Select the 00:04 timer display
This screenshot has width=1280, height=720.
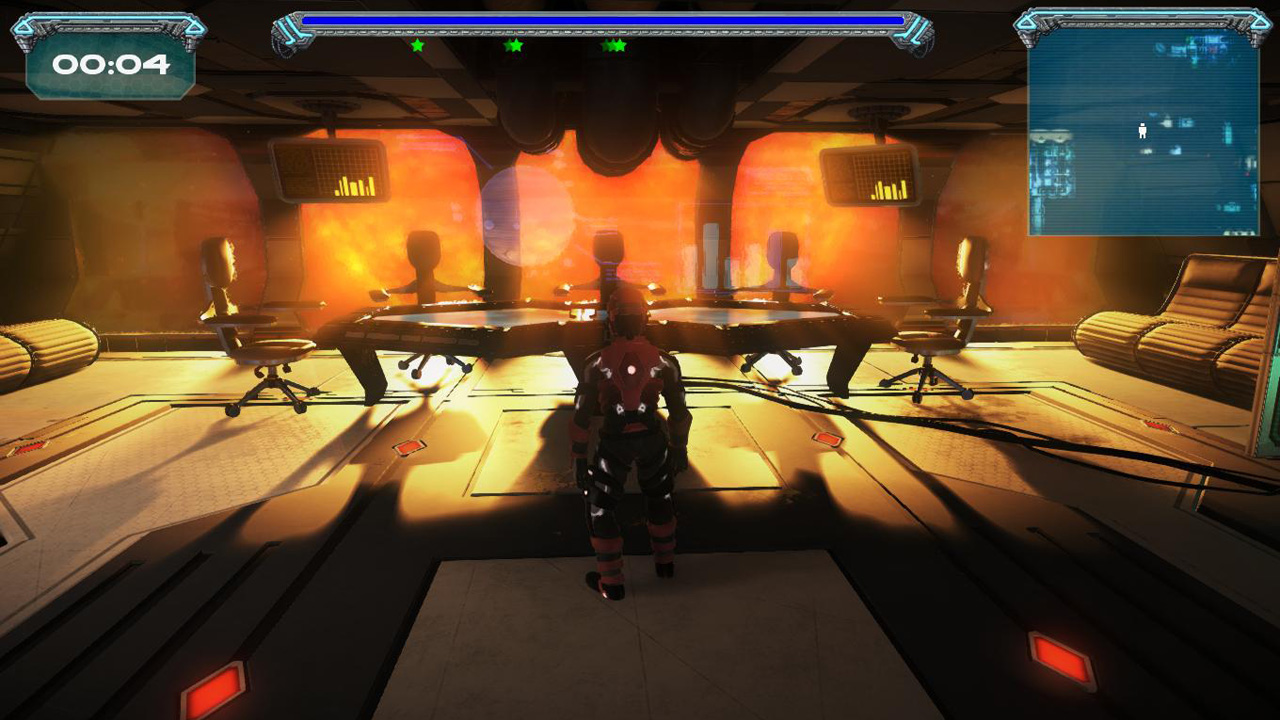pos(112,63)
